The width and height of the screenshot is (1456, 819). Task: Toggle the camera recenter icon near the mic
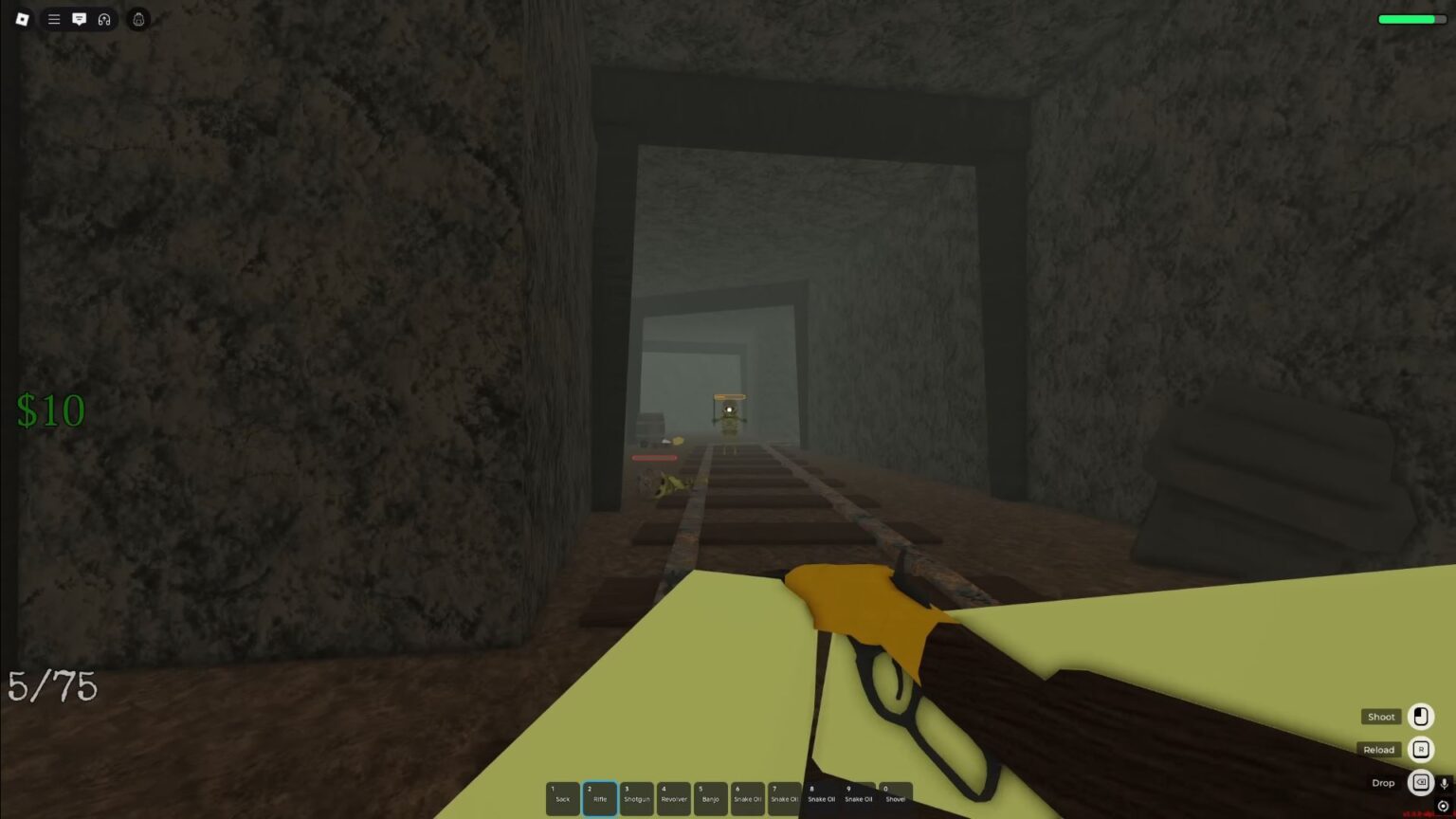coord(1444,806)
